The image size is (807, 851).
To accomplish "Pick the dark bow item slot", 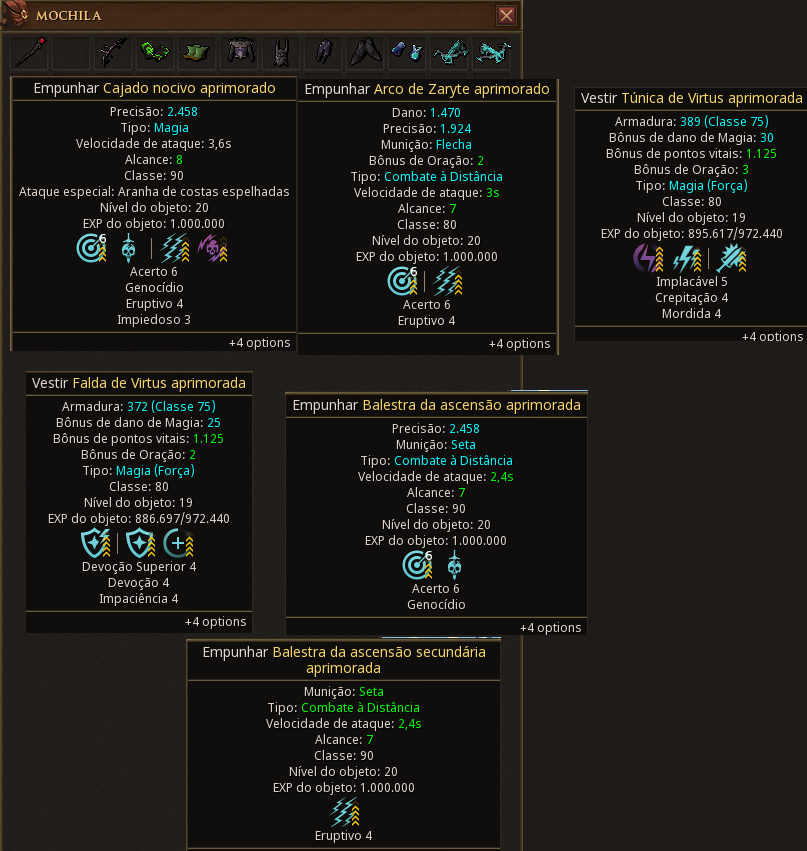I will [113, 52].
